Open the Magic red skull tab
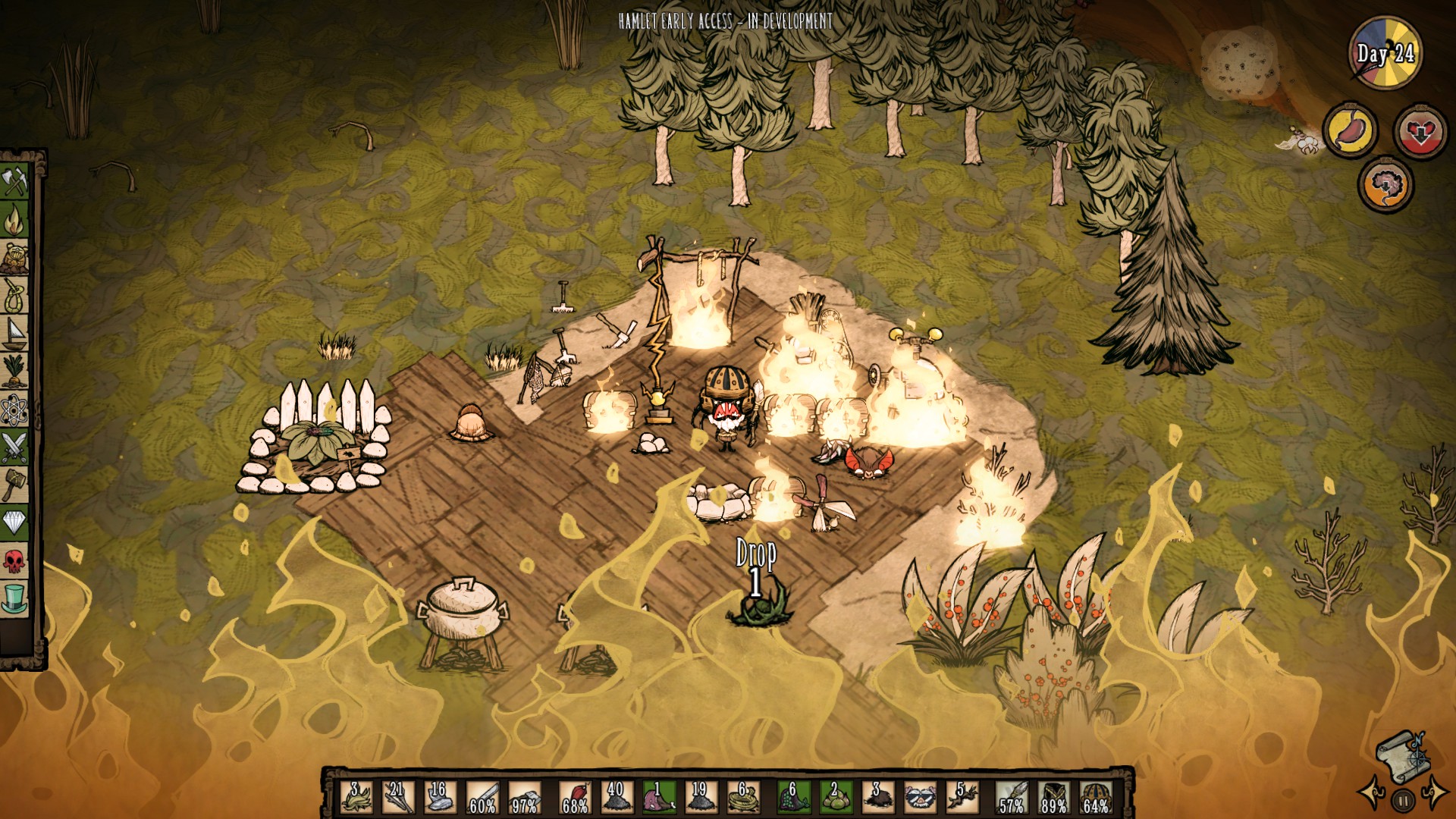The image size is (1456, 819). (14, 561)
